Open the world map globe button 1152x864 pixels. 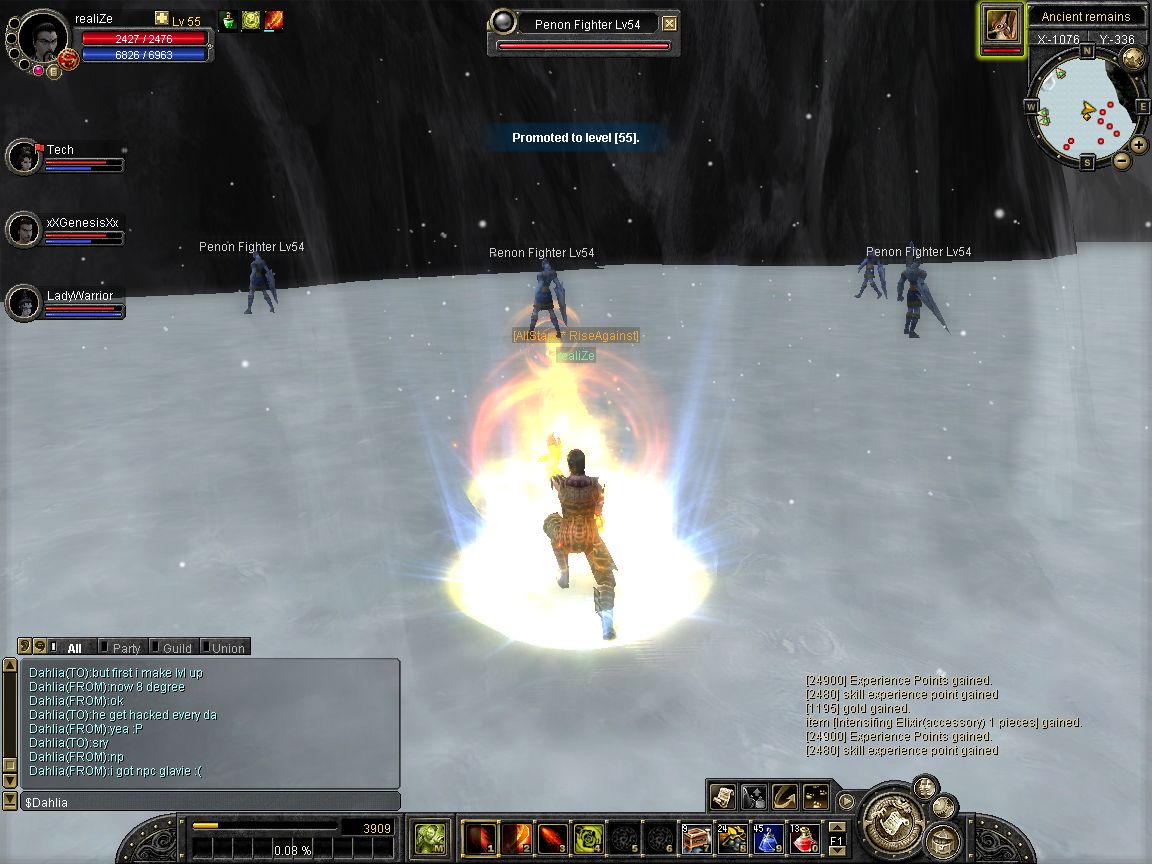1134,58
